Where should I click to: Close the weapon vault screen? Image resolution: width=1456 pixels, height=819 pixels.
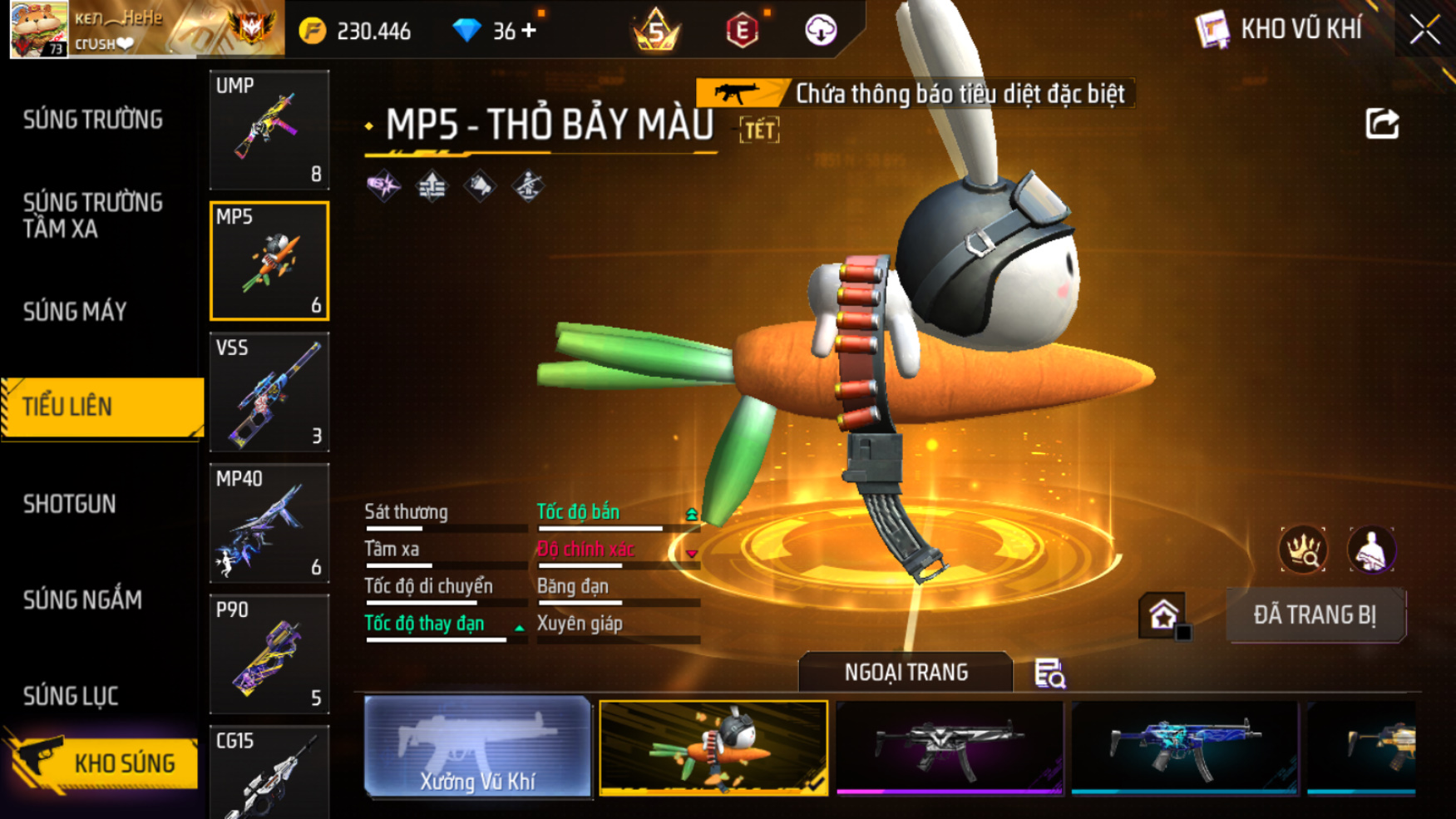coord(1424,30)
